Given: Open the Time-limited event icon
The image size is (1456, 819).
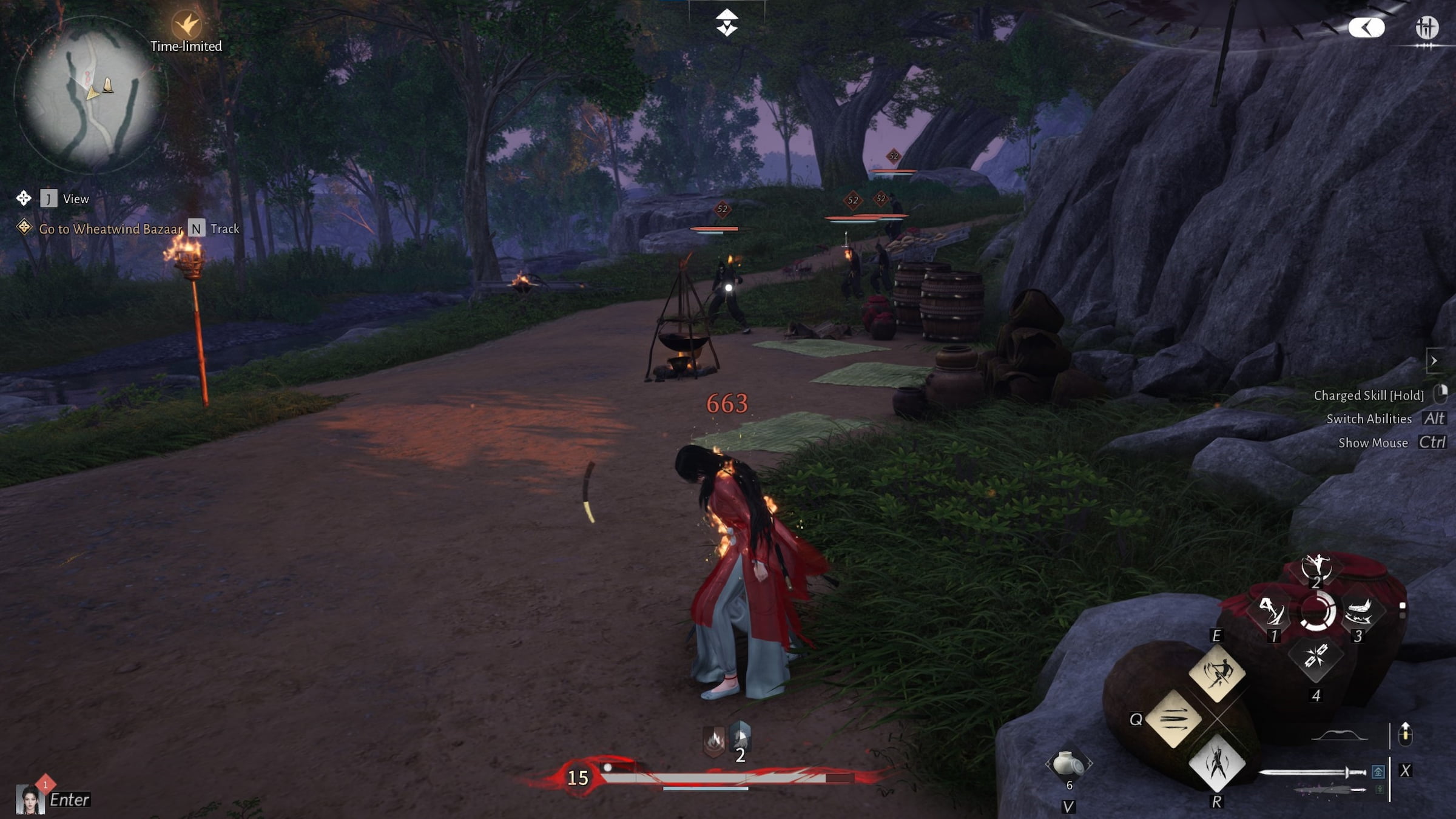Looking at the screenshot, I should click(186, 25).
